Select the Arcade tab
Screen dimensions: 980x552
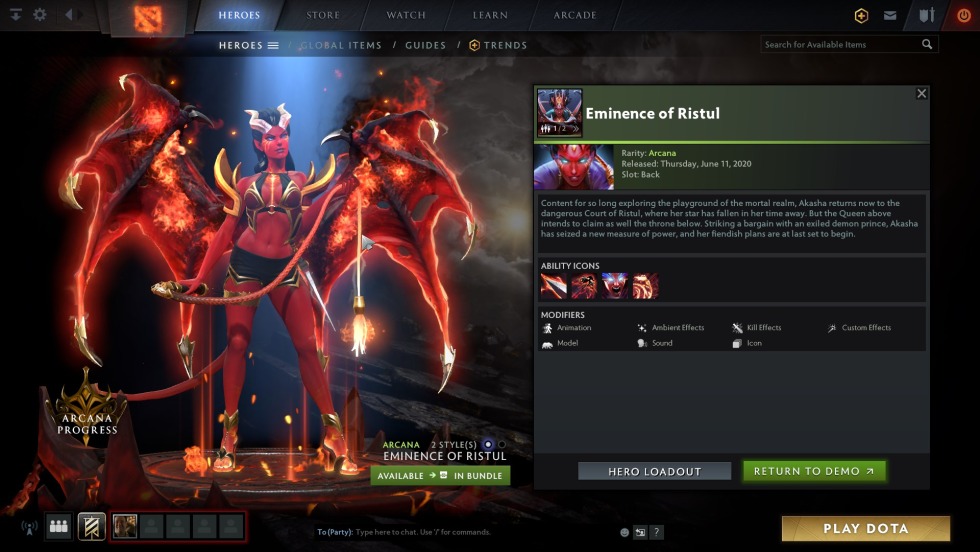coord(575,15)
